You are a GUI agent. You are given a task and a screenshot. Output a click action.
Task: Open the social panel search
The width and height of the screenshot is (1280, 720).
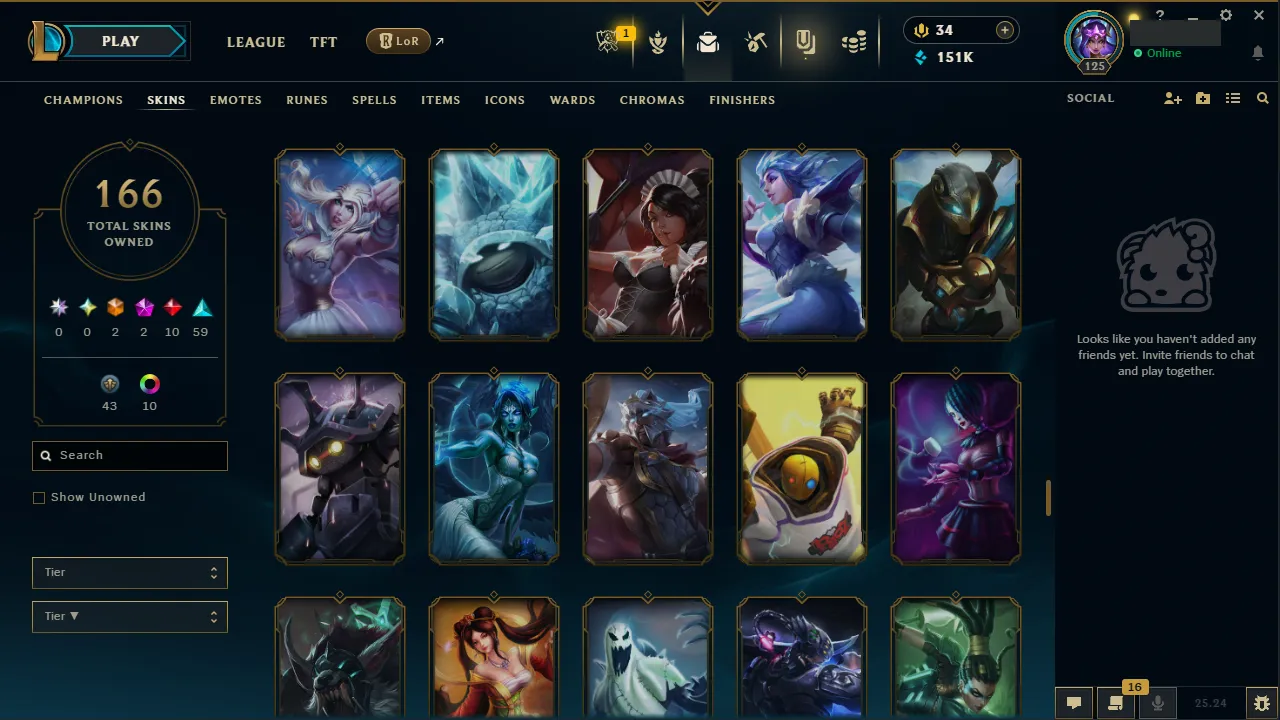[1262, 98]
